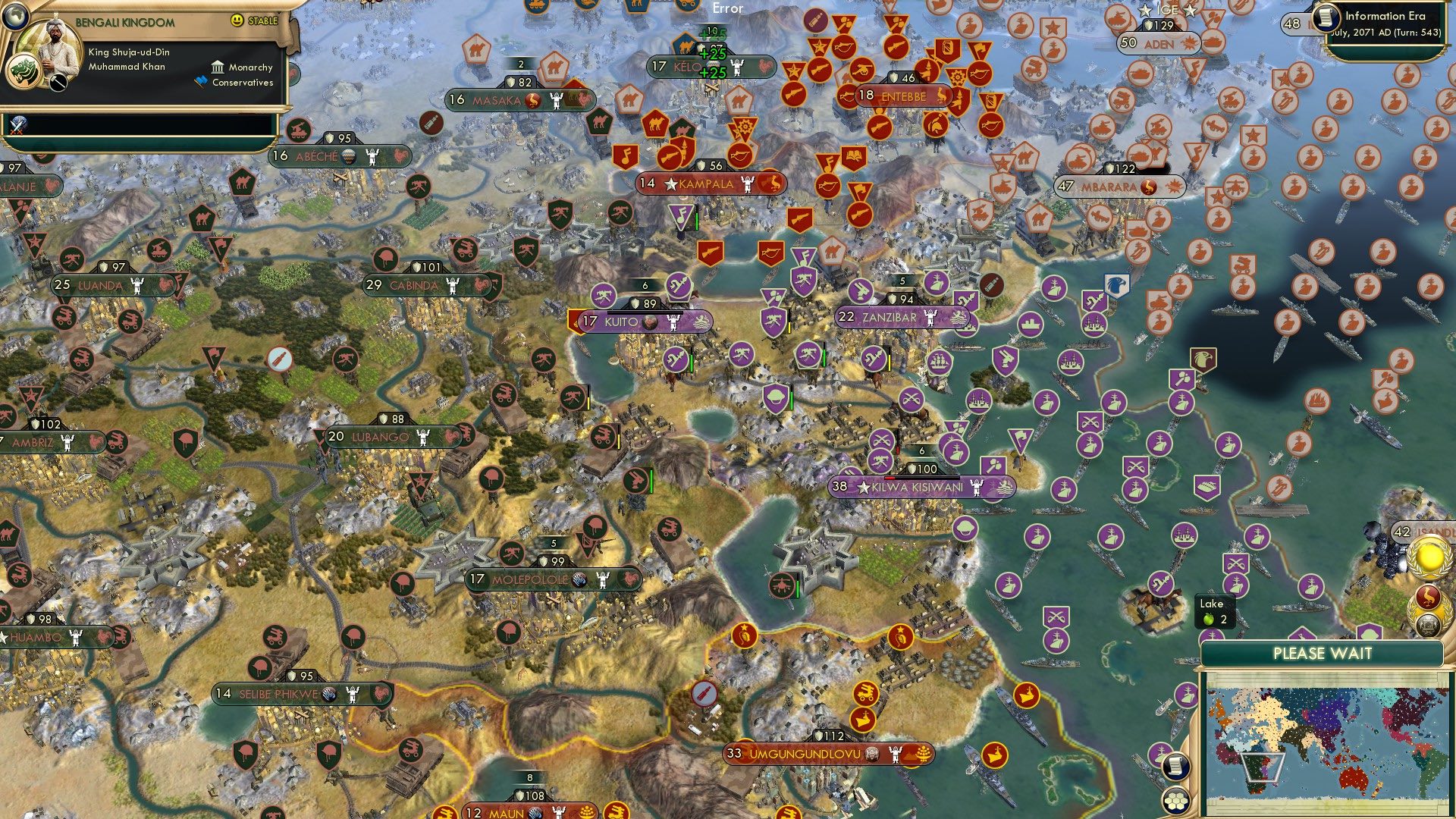Open strategic view via the globe icon
Viewport: 1456px width, 819px height.
[15, 17]
